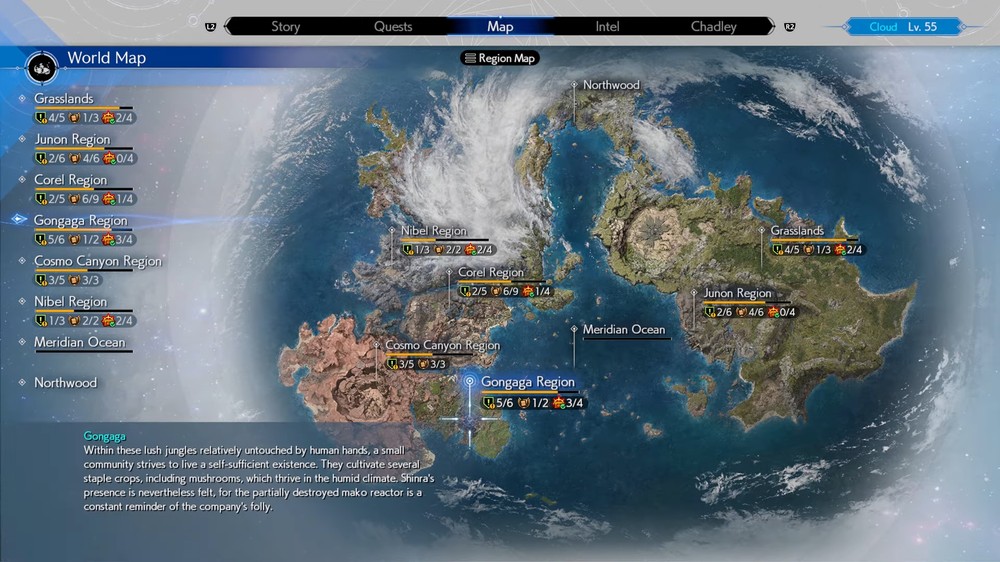1000x562 pixels.
Task: Select the Map tab
Action: [x=500, y=26]
